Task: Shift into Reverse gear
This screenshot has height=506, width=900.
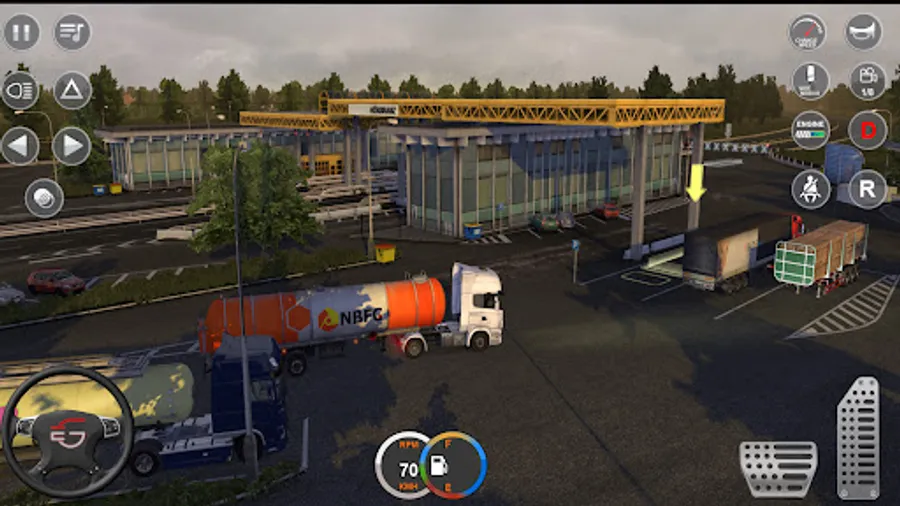Action: 867,188
